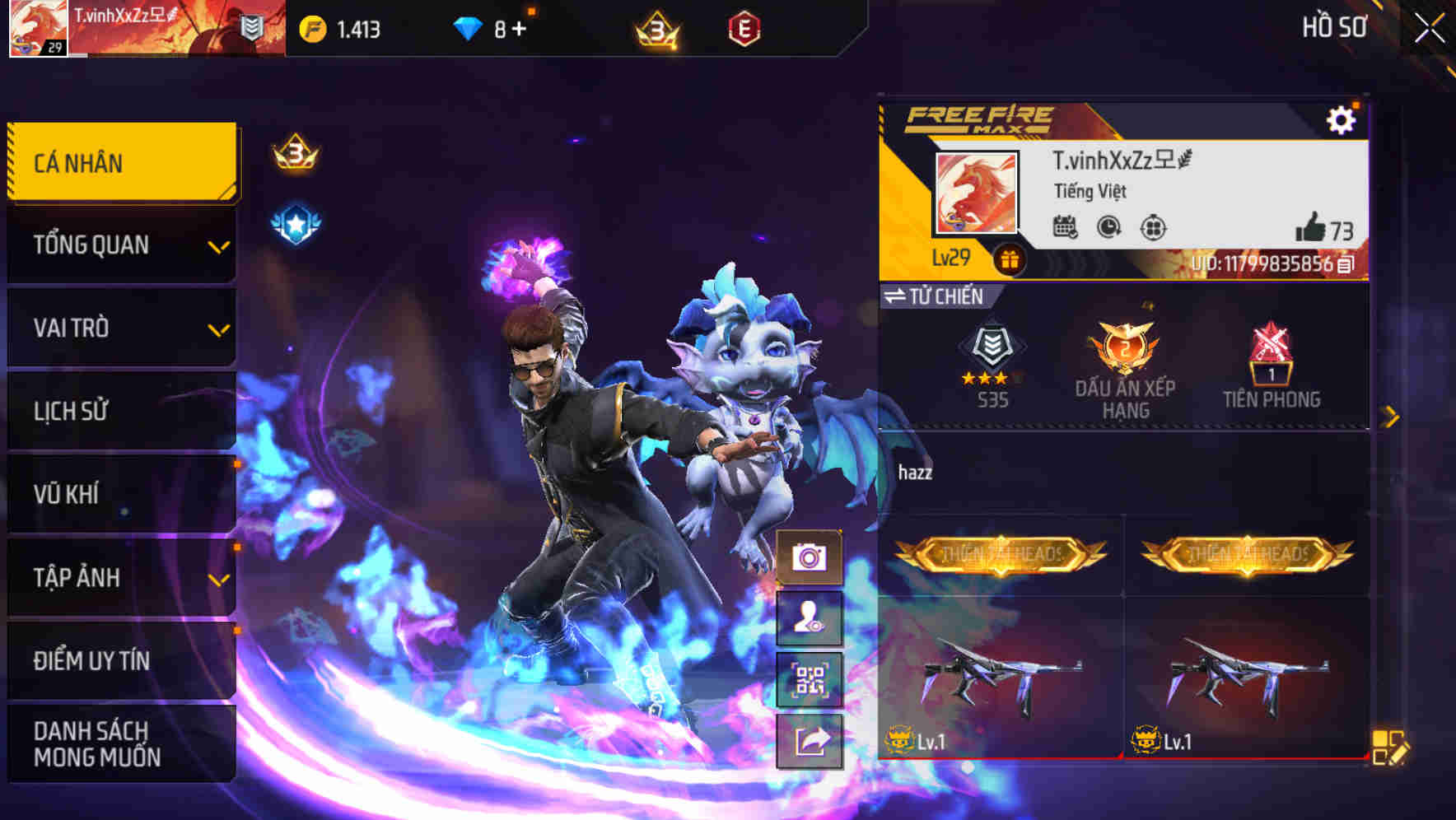Open the profile settings gear icon
This screenshot has width=1456, height=820.
coord(1344,119)
